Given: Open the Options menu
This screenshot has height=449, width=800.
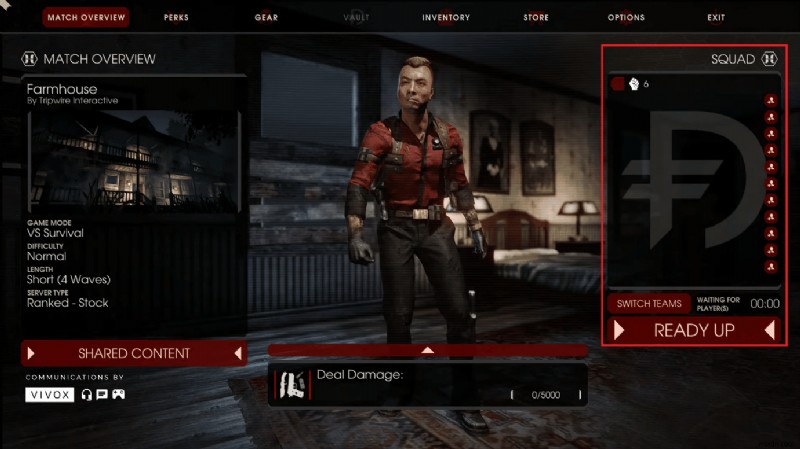Looking at the screenshot, I should coord(626,17).
